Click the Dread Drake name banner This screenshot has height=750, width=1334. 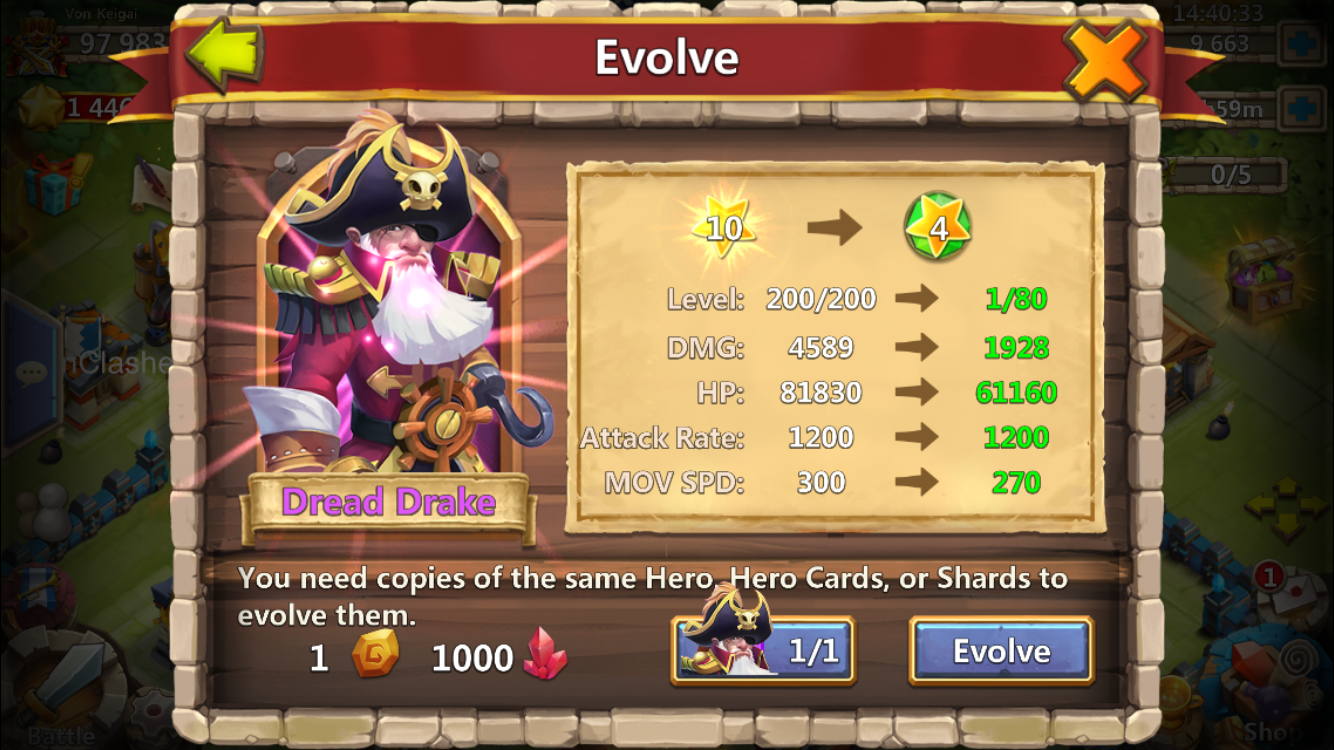pos(388,502)
